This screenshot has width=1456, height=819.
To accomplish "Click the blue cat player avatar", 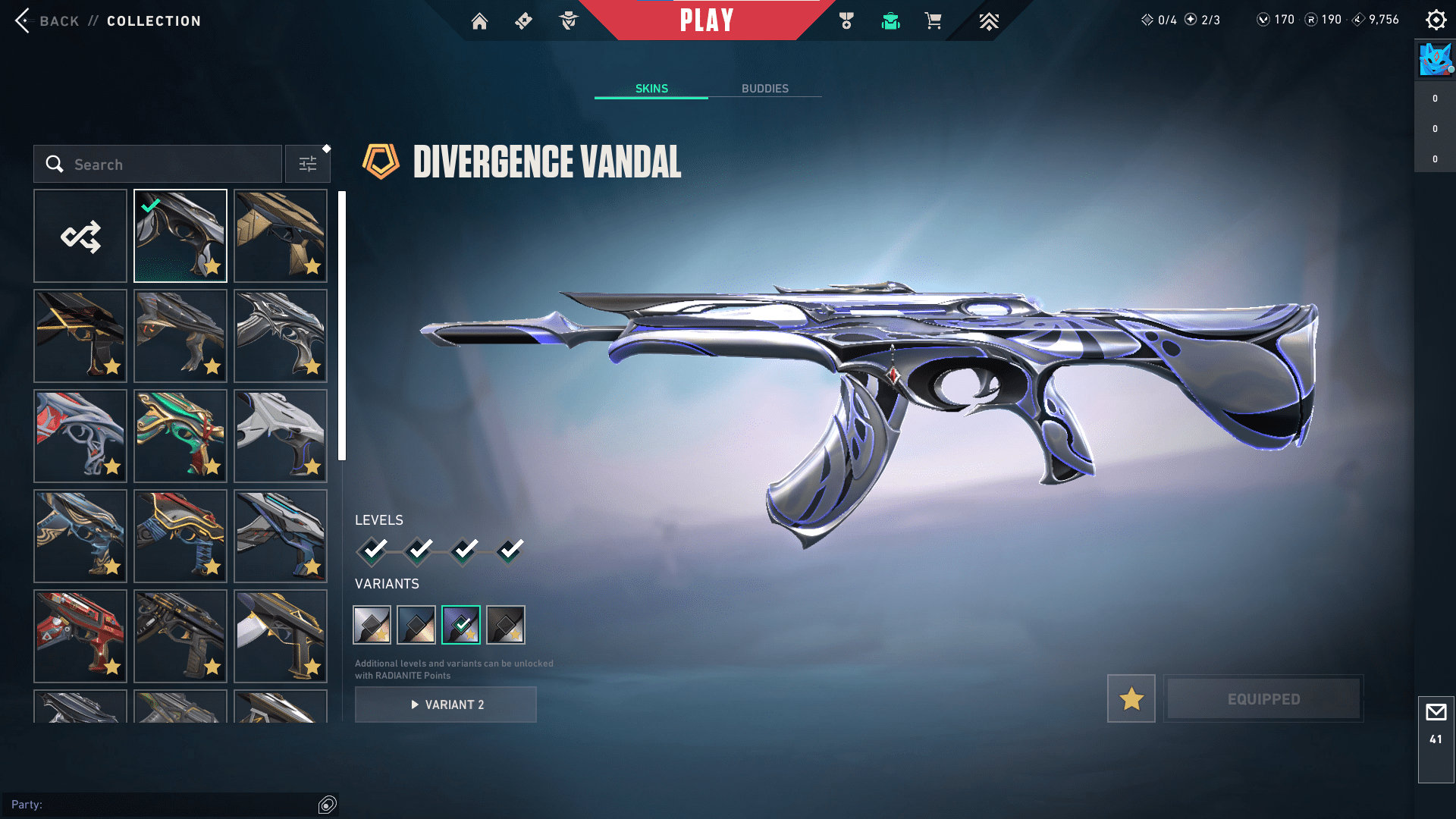I will pos(1435,59).
